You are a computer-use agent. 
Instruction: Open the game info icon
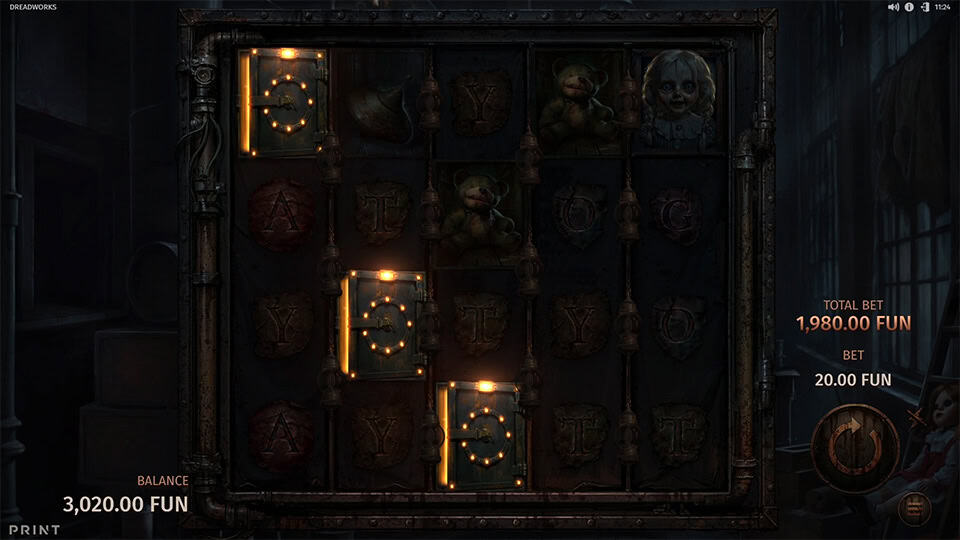909,7
